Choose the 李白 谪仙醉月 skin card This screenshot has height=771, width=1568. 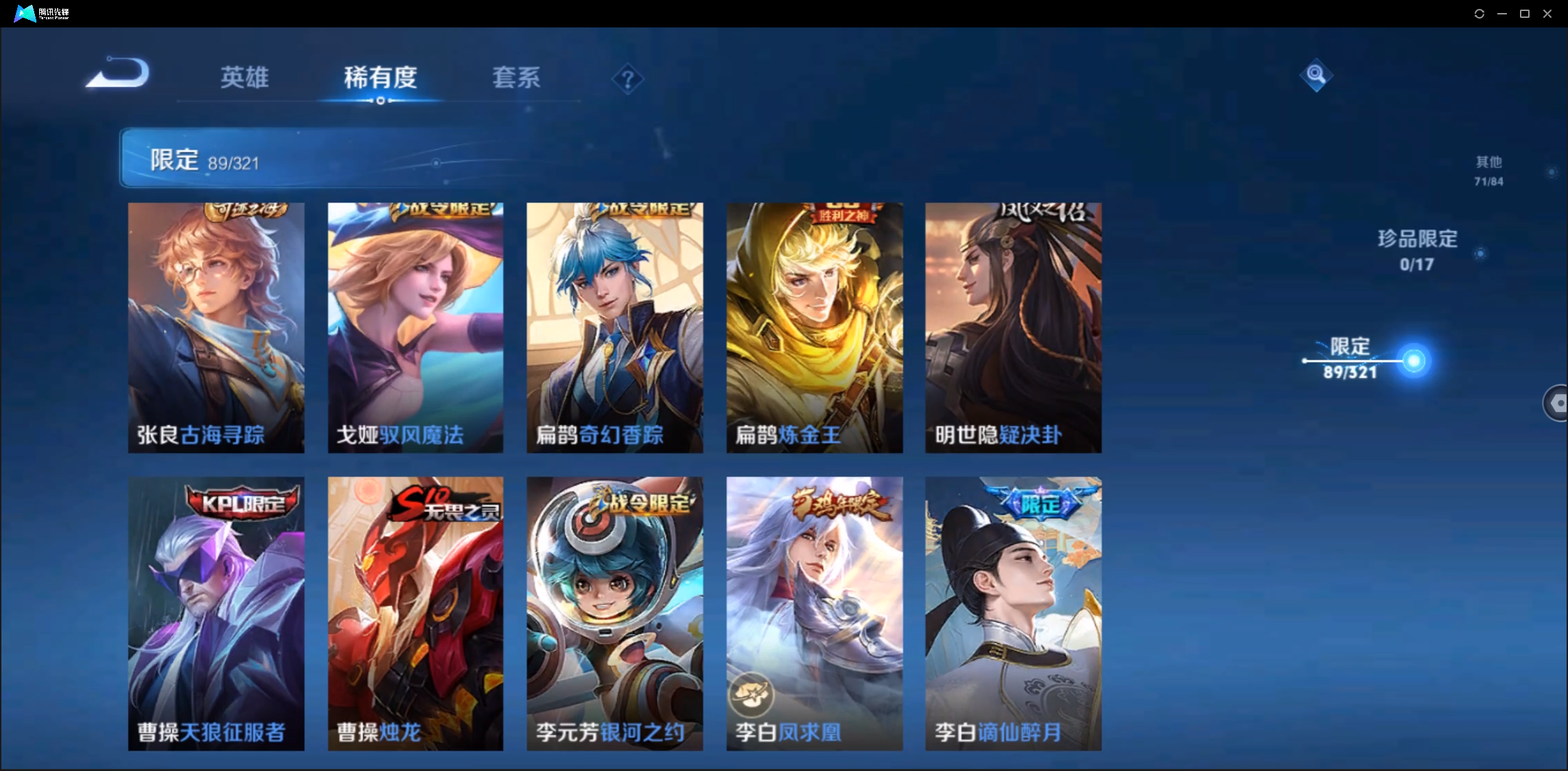click(x=1014, y=613)
